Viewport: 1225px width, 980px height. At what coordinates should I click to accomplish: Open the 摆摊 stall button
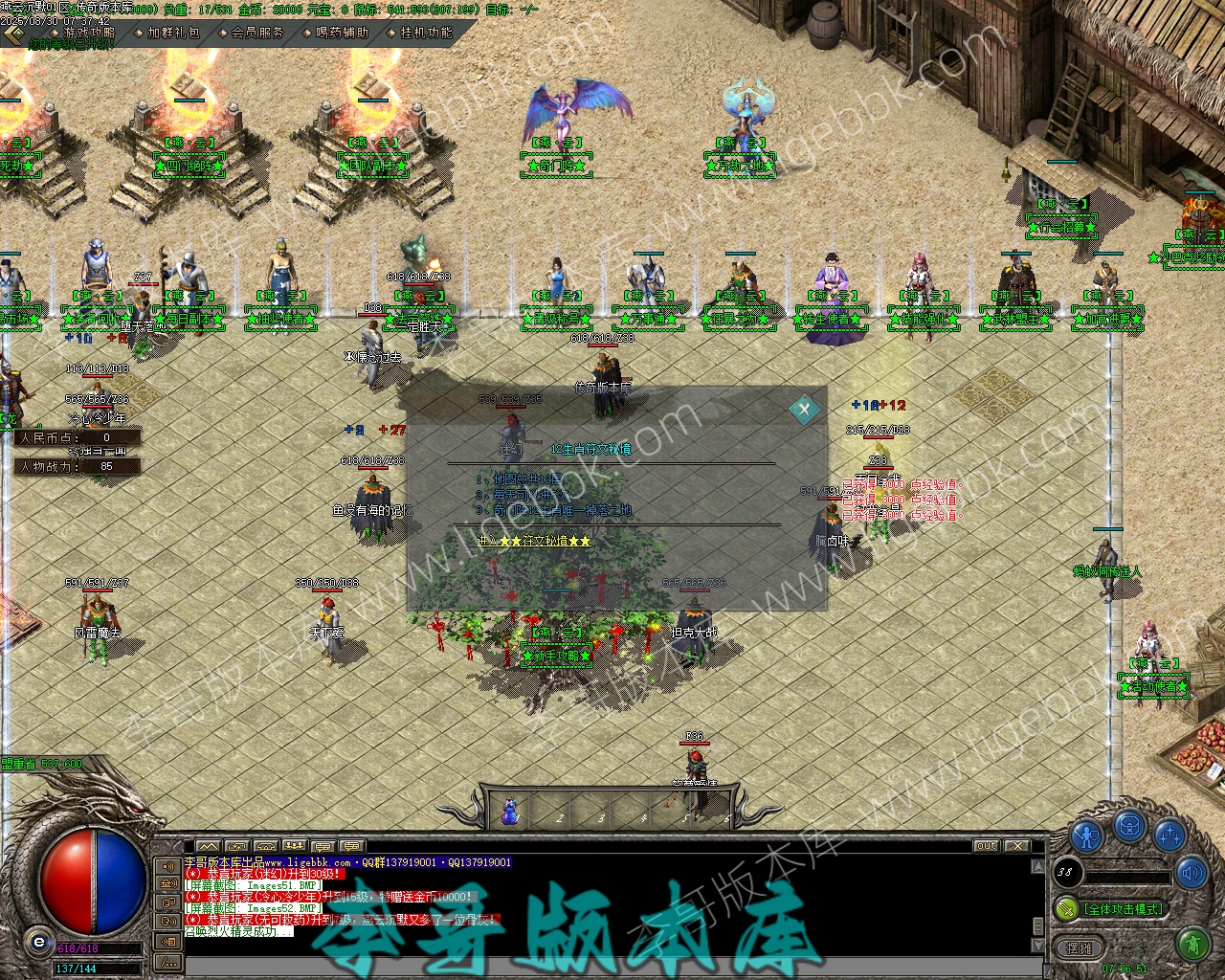1079,948
